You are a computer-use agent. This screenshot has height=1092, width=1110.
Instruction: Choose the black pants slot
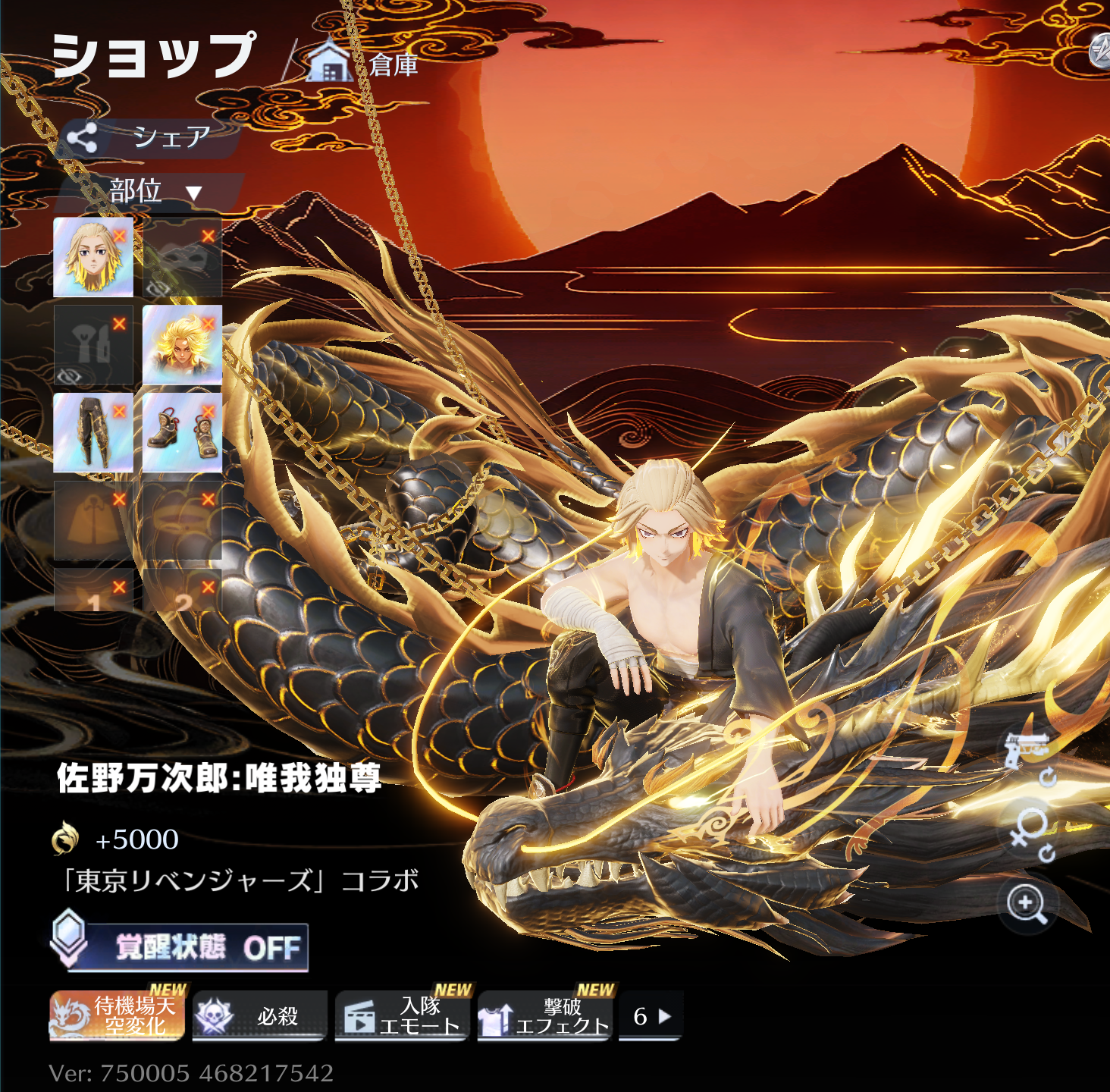point(92,432)
